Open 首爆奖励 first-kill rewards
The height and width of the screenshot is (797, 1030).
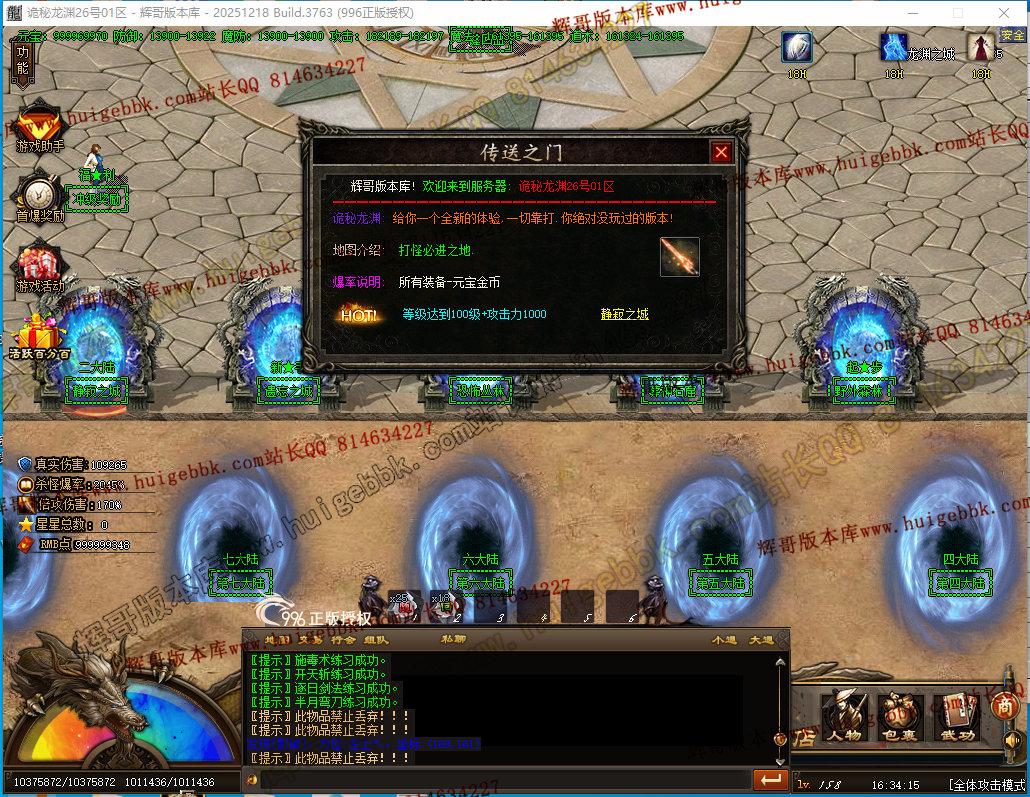40,194
